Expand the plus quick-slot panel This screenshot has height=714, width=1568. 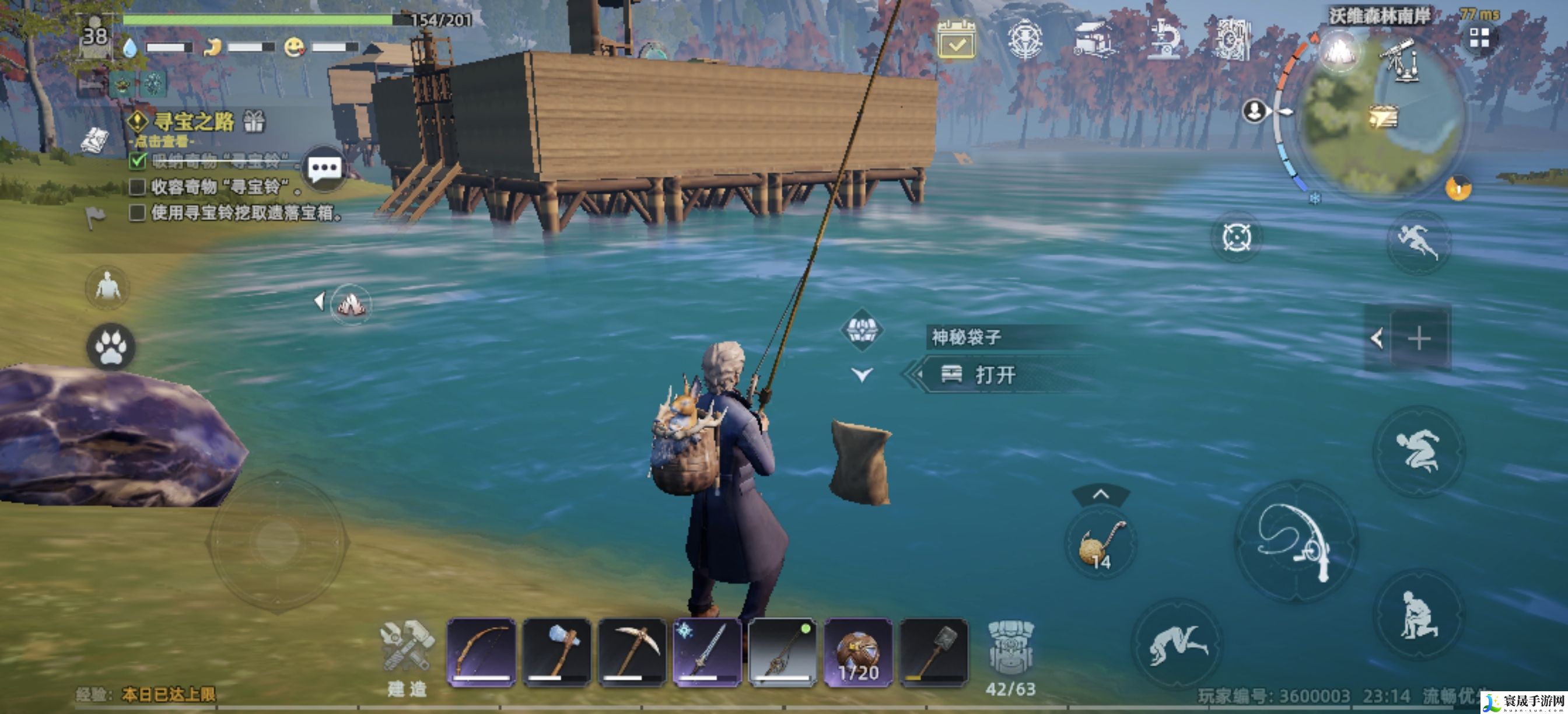(1419, 338)
